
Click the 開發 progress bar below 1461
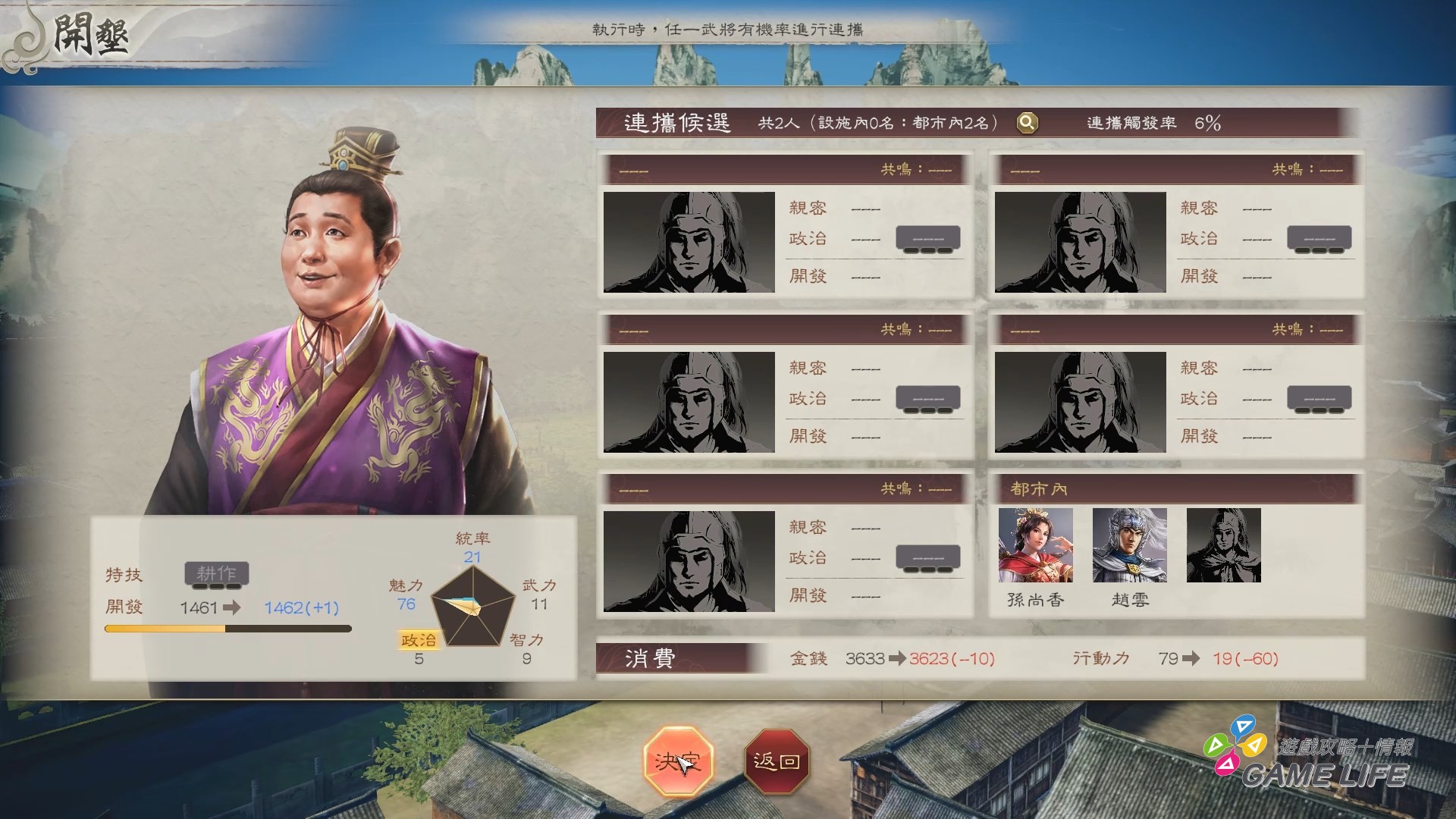click(226, 628)
